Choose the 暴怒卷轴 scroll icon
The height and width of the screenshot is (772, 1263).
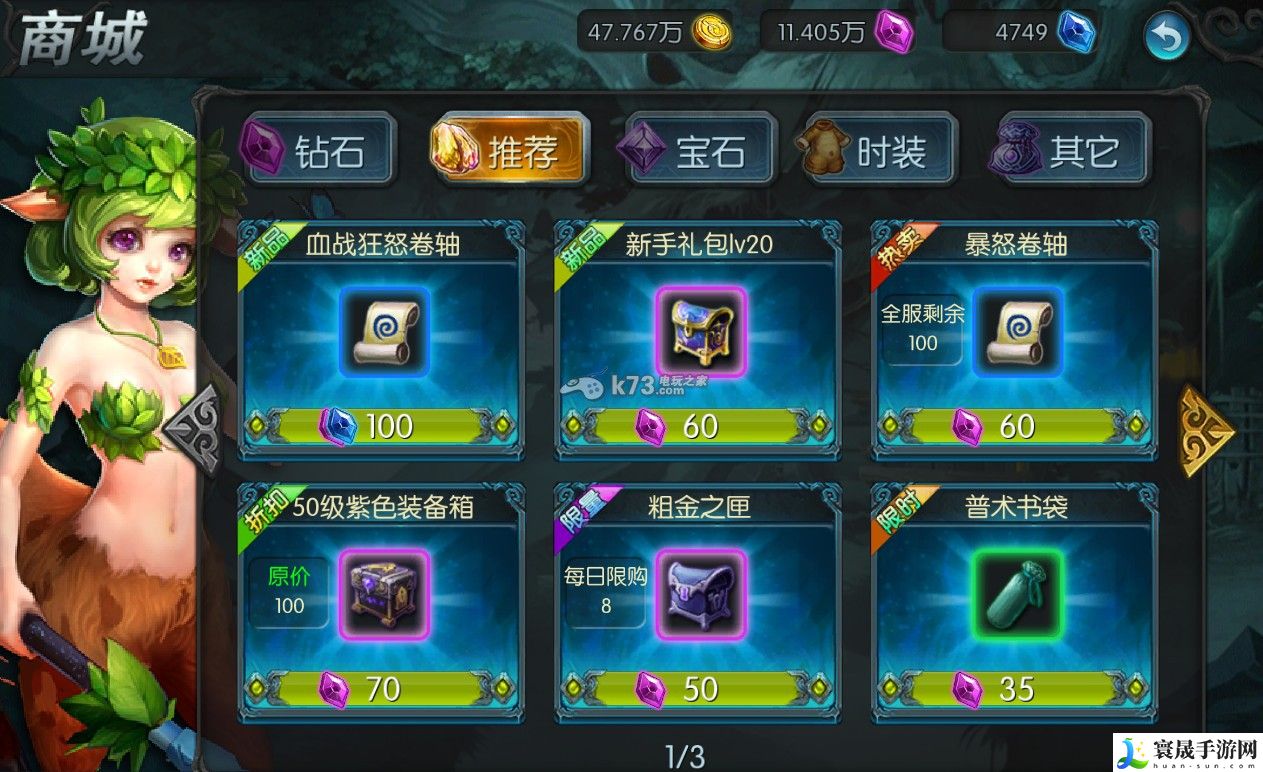[1017, 332]
